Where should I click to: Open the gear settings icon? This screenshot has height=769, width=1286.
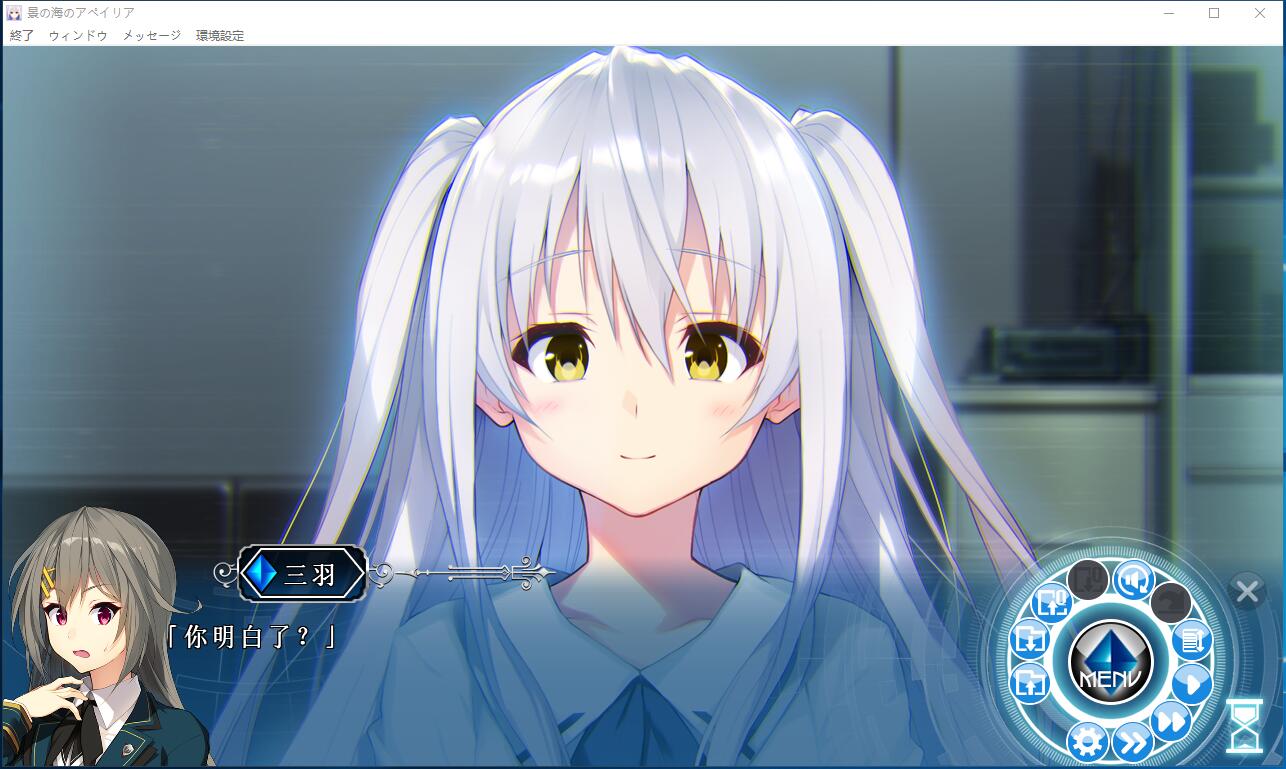(1086, 741)
